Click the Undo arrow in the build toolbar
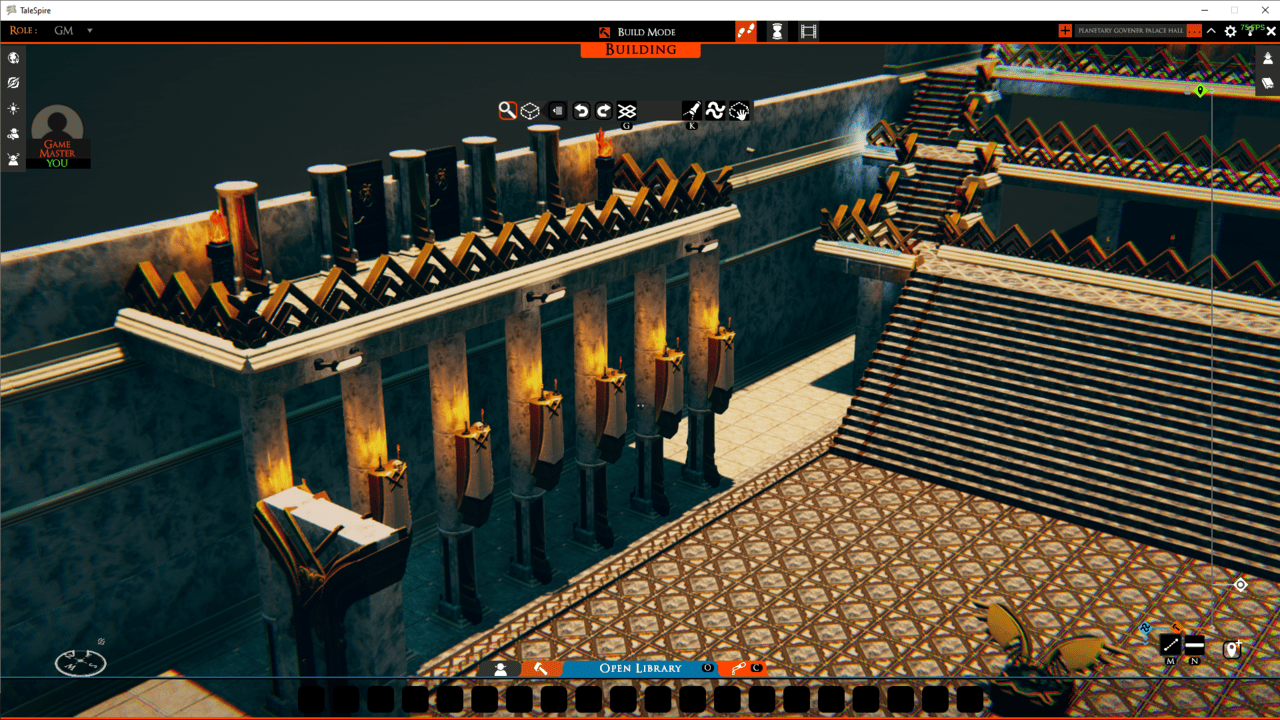1280x720 pixels. (x=581, y=111)
